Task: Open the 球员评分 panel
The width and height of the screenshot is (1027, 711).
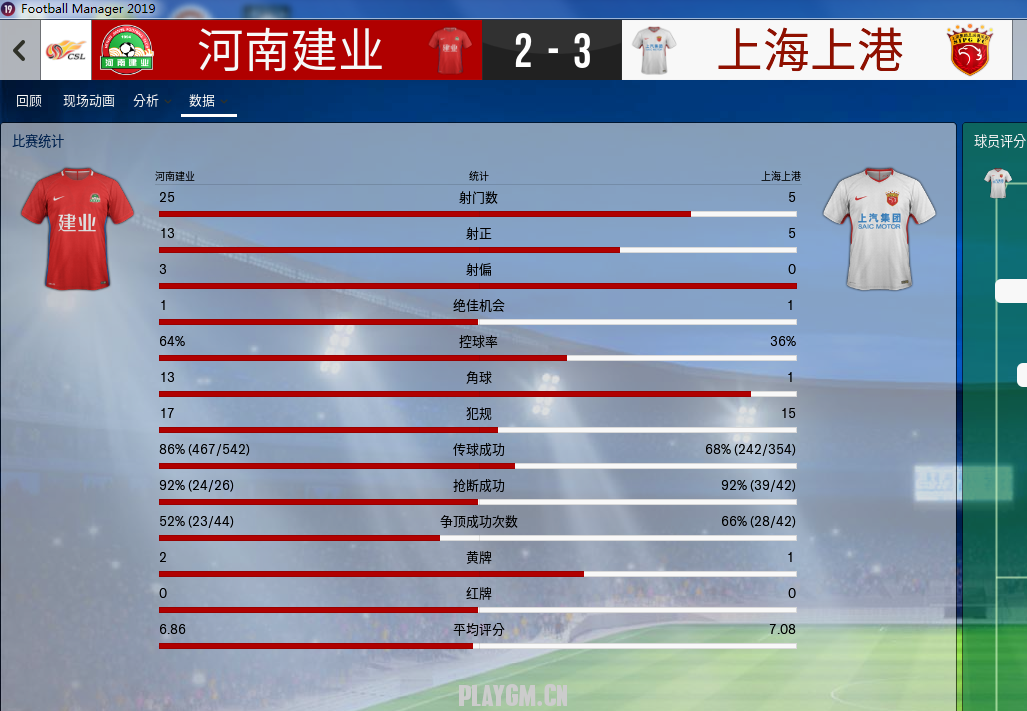Action: (x=999, y=142)
